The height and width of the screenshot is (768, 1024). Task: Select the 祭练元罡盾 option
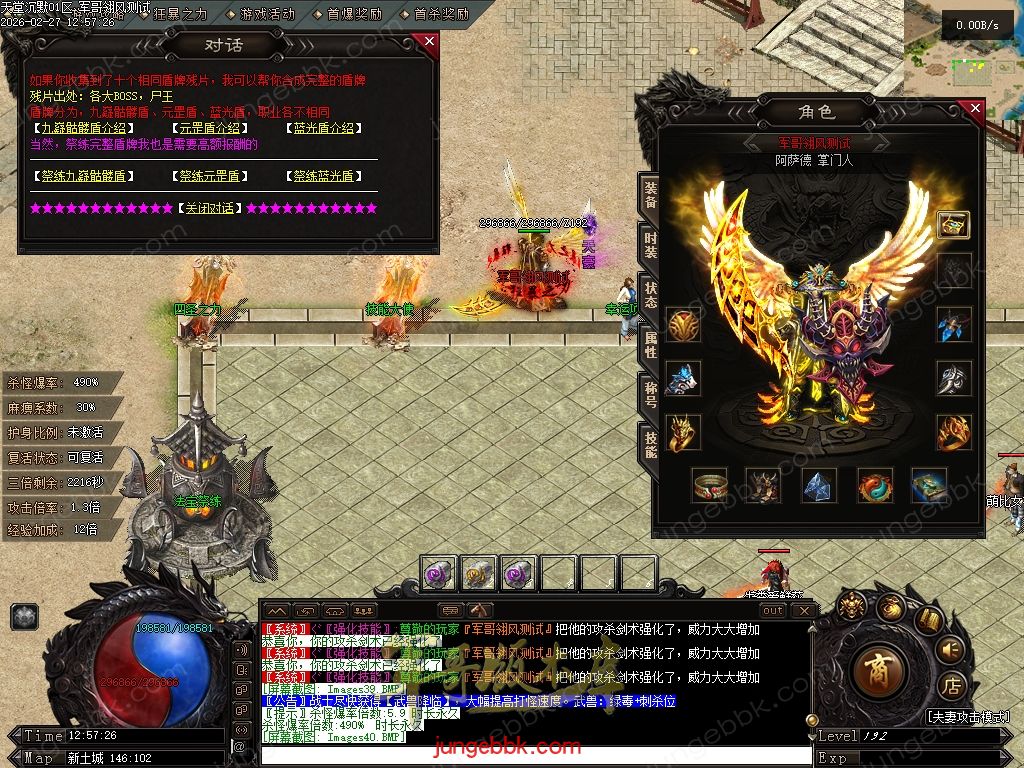(x=210, y=176)
